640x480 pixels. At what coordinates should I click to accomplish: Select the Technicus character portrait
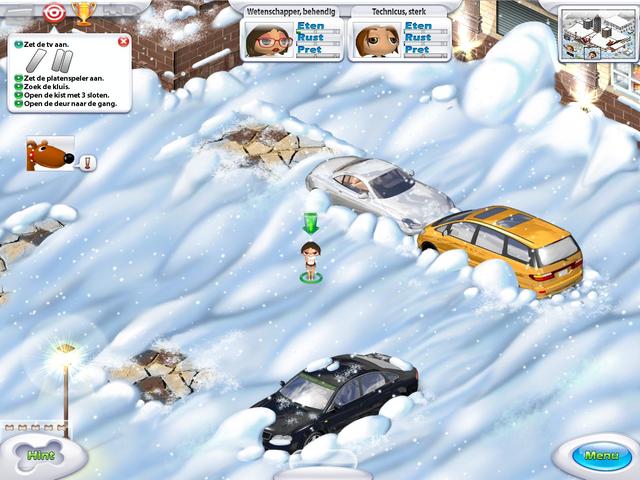tap(376, 39)
